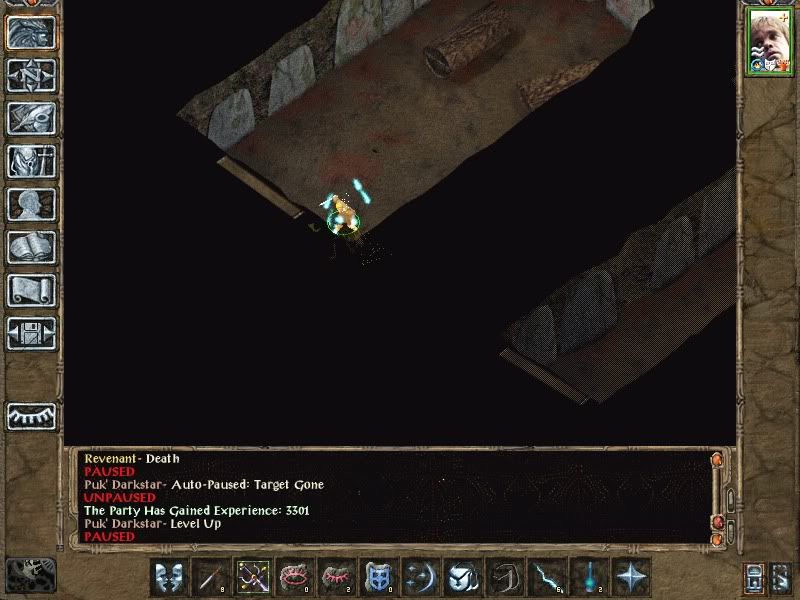Open the character record (bust icon)

[30, 204]
